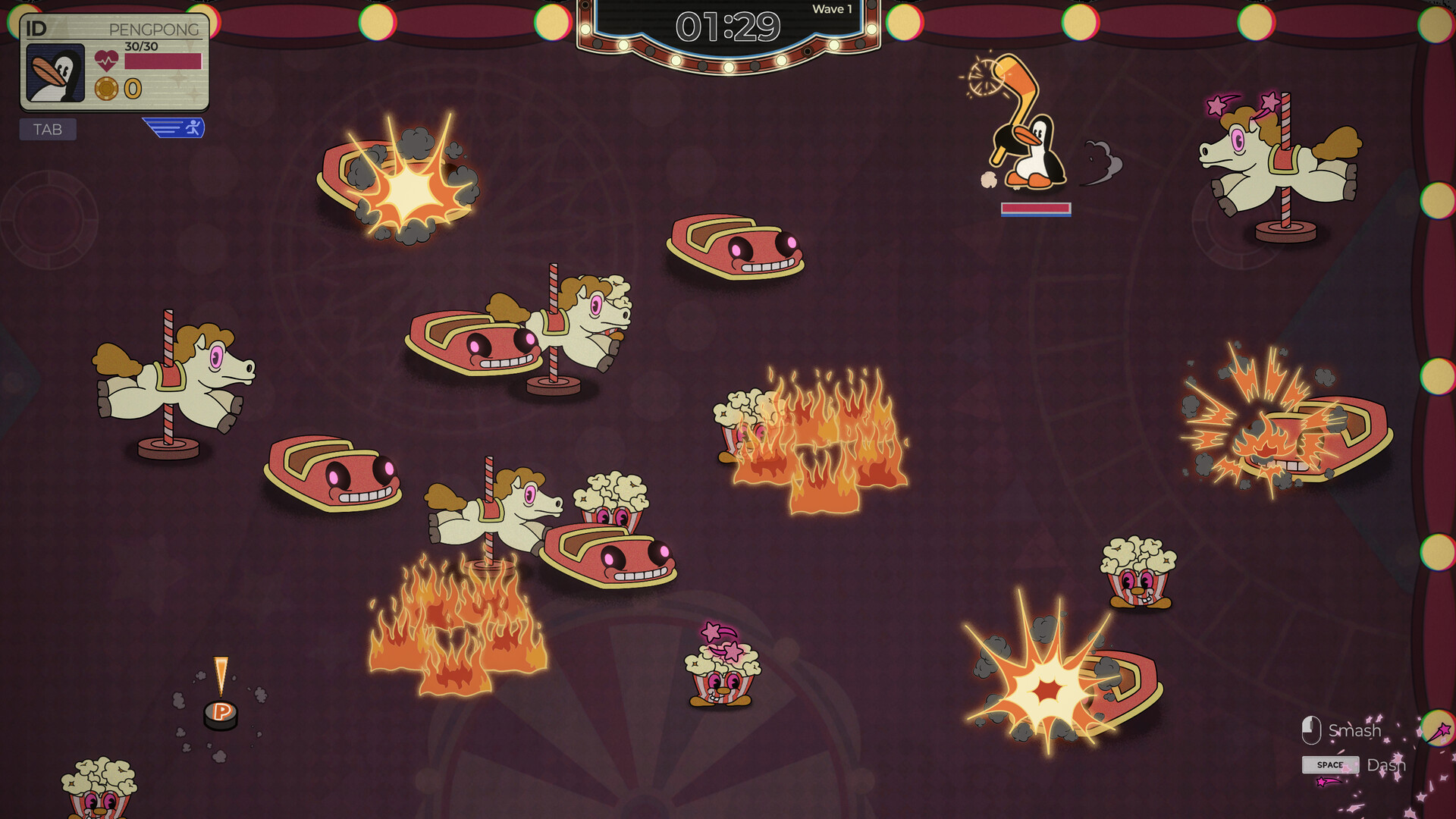The height and width of the screenshot is (819, 1456).
Task: Click the 01:29 countdown timer display
Action: [726, 26]
